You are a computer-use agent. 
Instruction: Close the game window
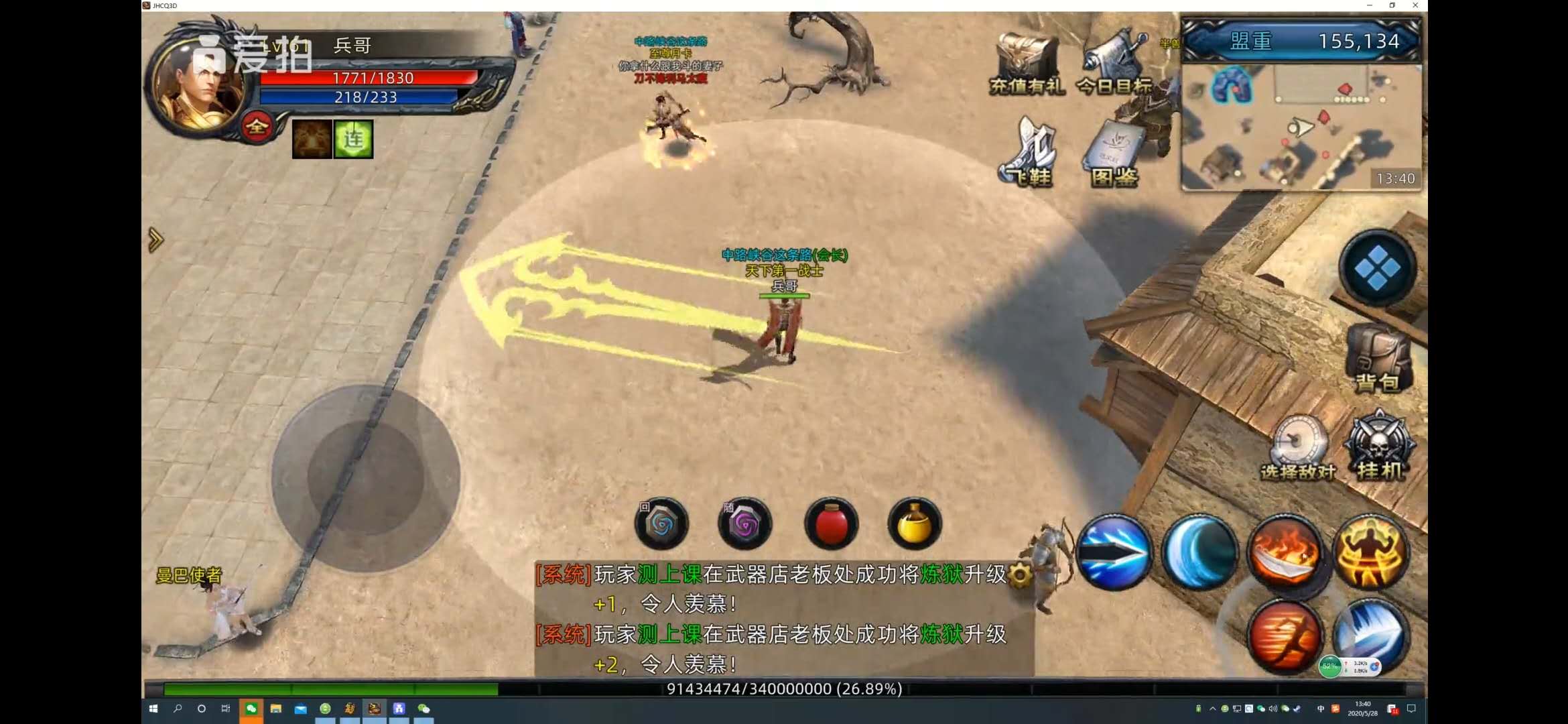(1415, 5)
